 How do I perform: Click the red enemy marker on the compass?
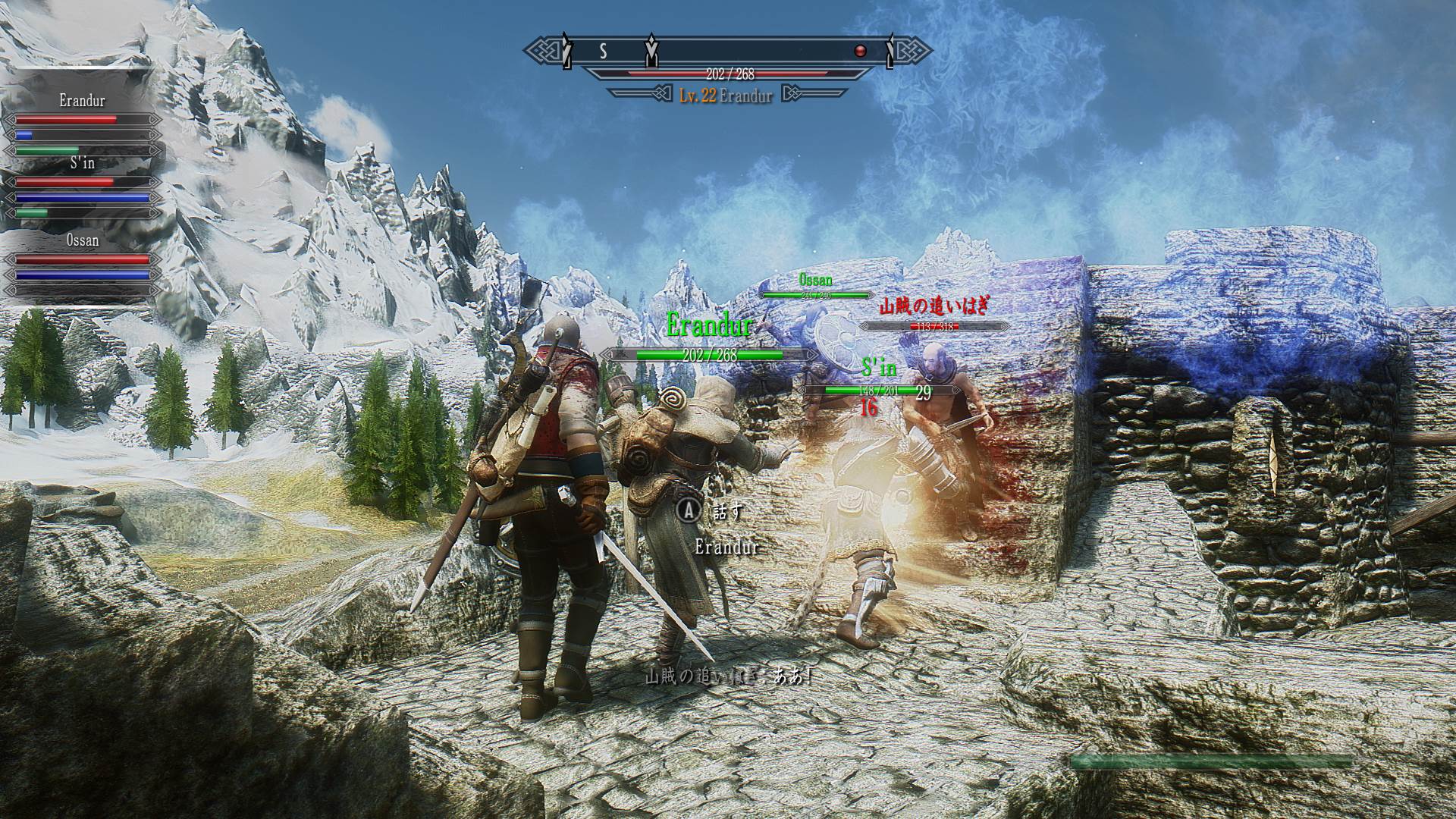coord(860,51)
